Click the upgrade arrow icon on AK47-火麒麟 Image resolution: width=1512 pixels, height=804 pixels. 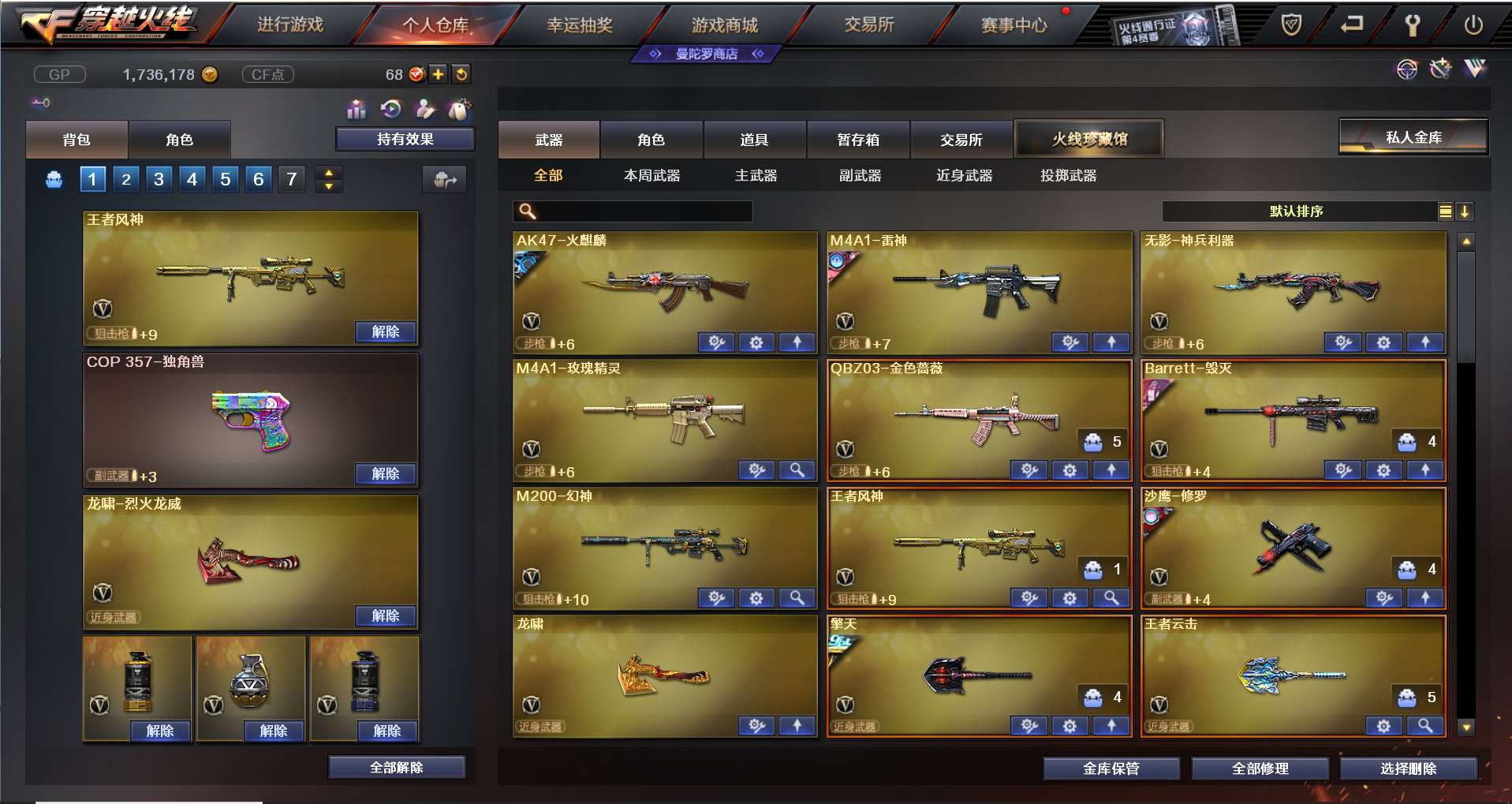click(797, 342)
